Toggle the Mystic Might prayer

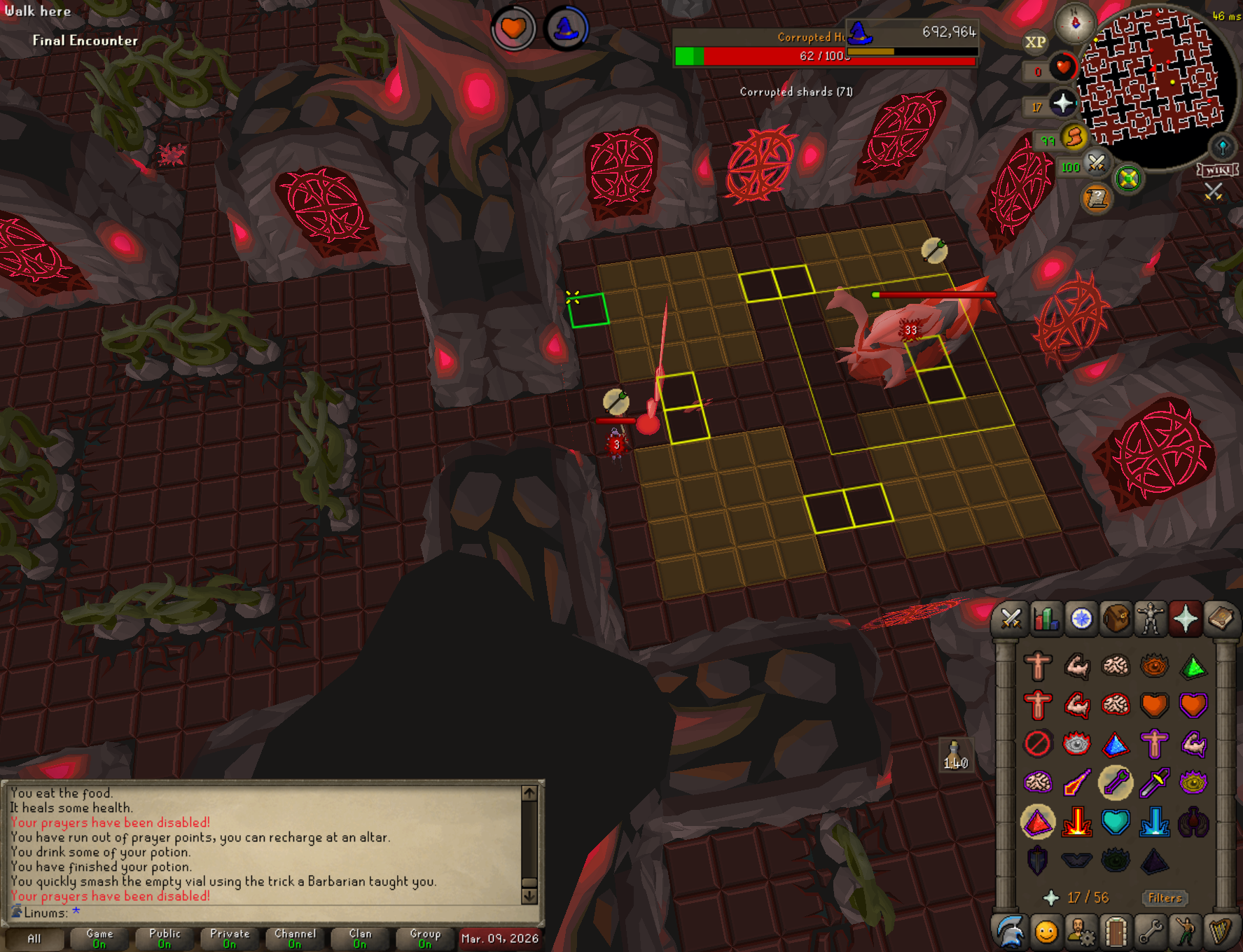point(1038,822)
